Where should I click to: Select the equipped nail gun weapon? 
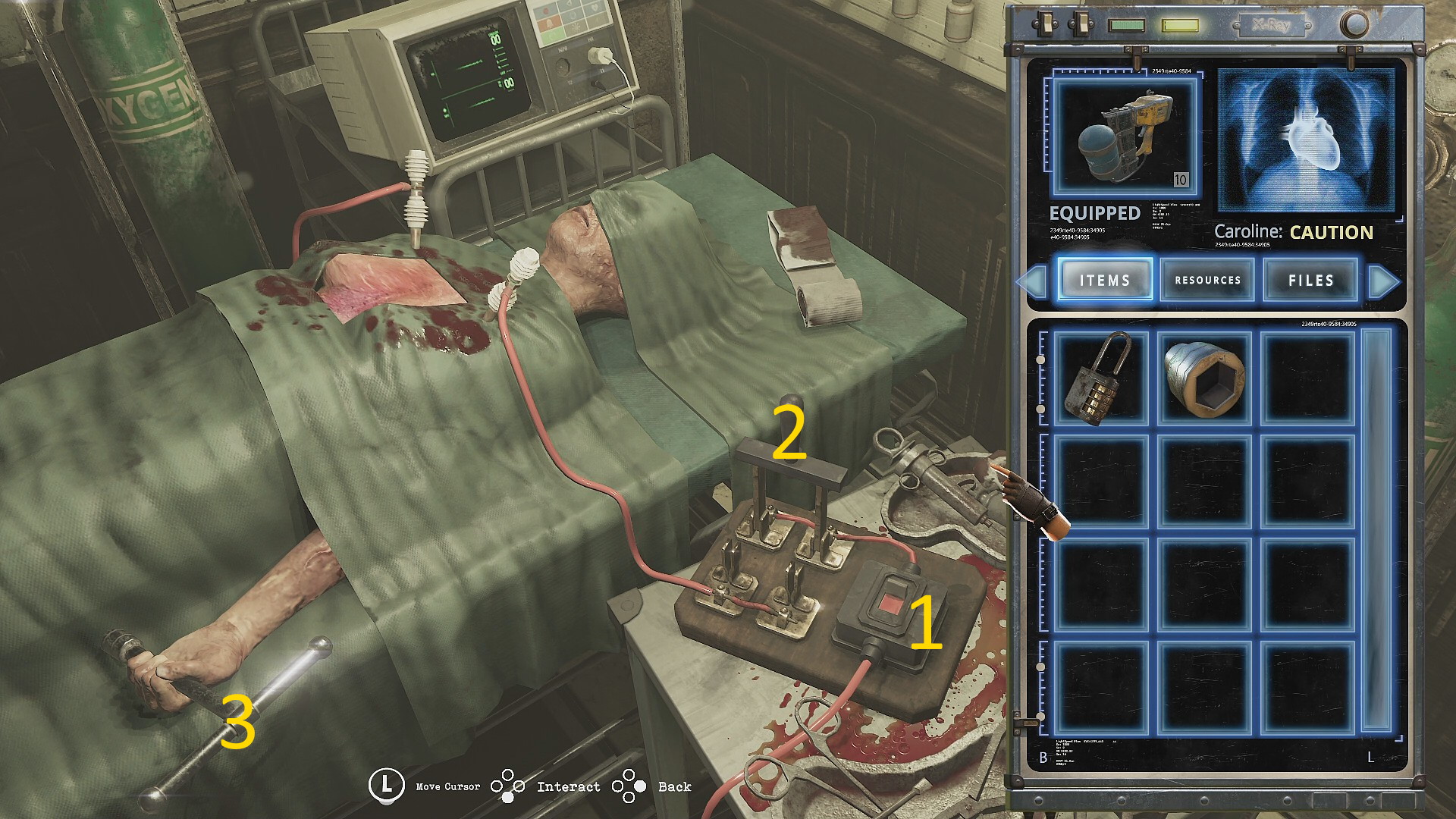(1125, 136)
